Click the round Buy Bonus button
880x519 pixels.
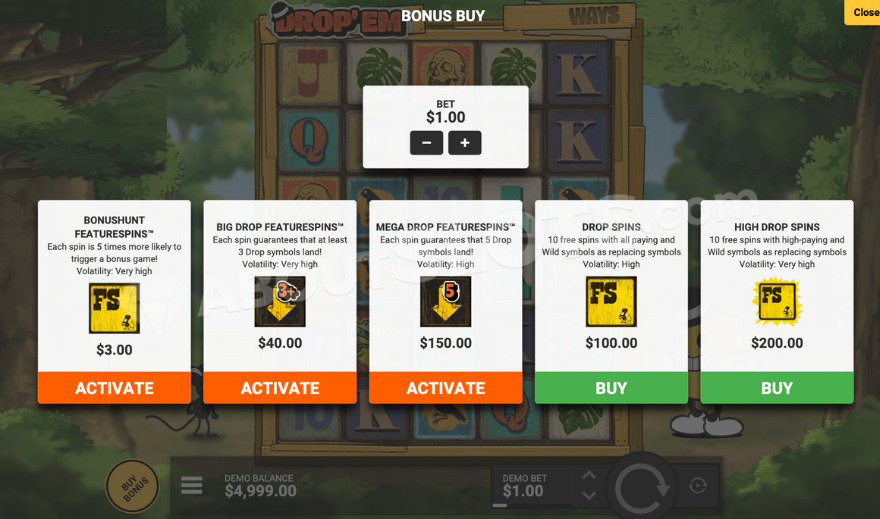(133, 487)
